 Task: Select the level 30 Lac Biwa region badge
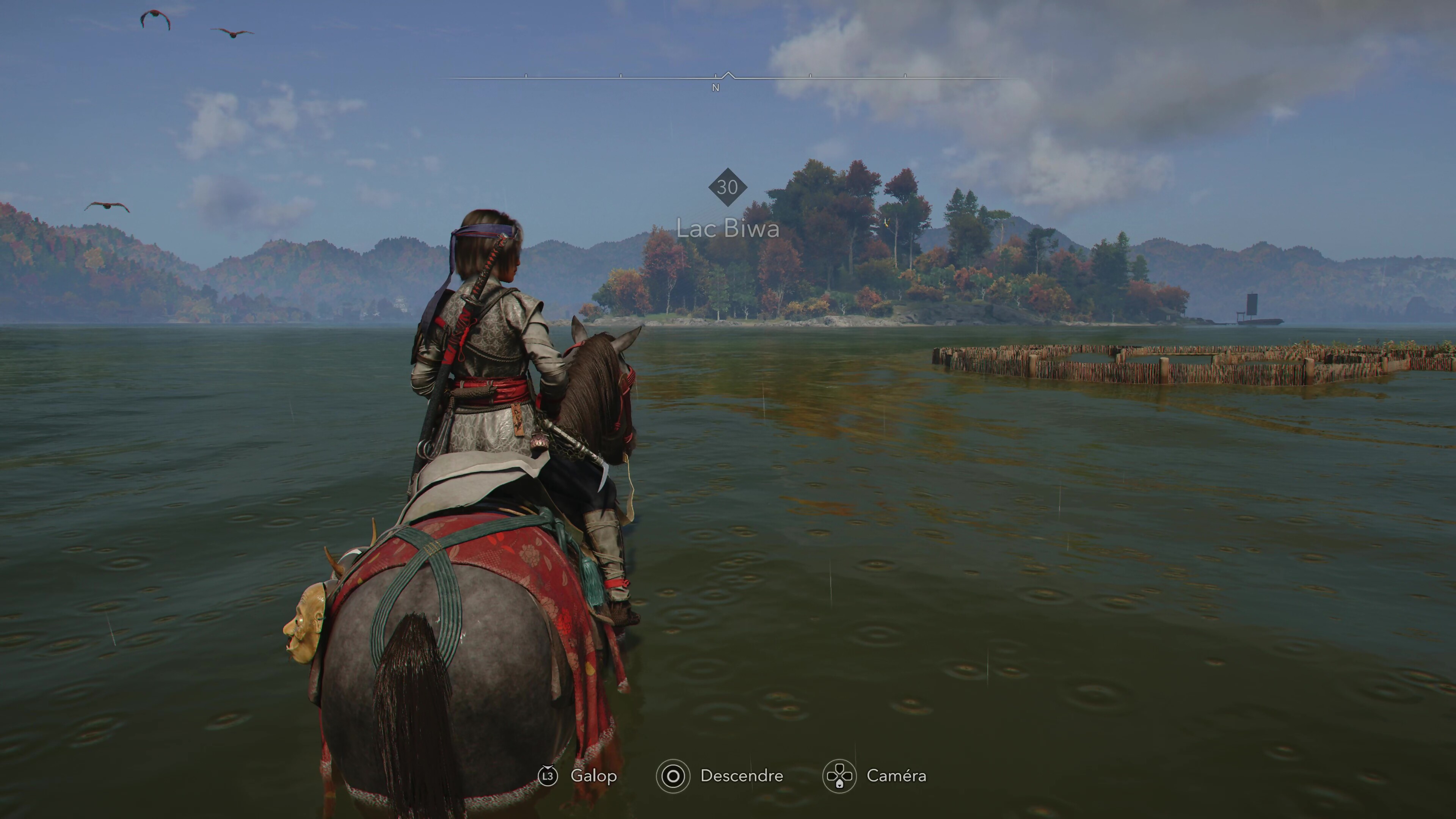728,187
